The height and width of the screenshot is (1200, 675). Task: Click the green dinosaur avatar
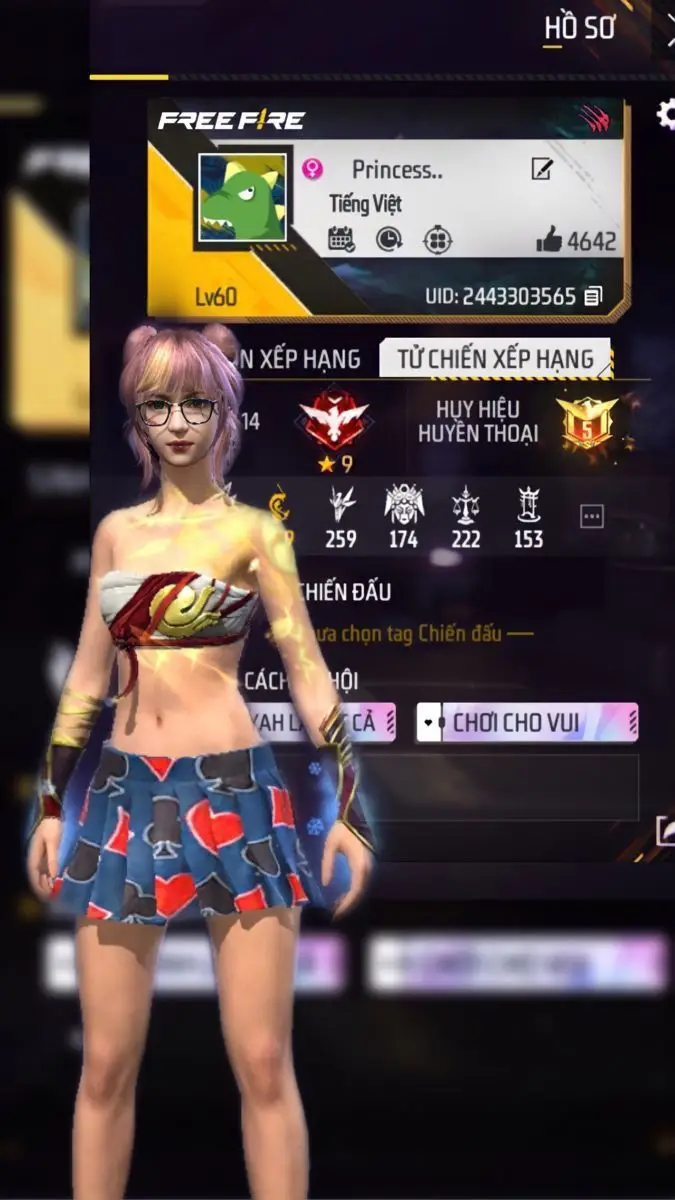coord(242,198)
